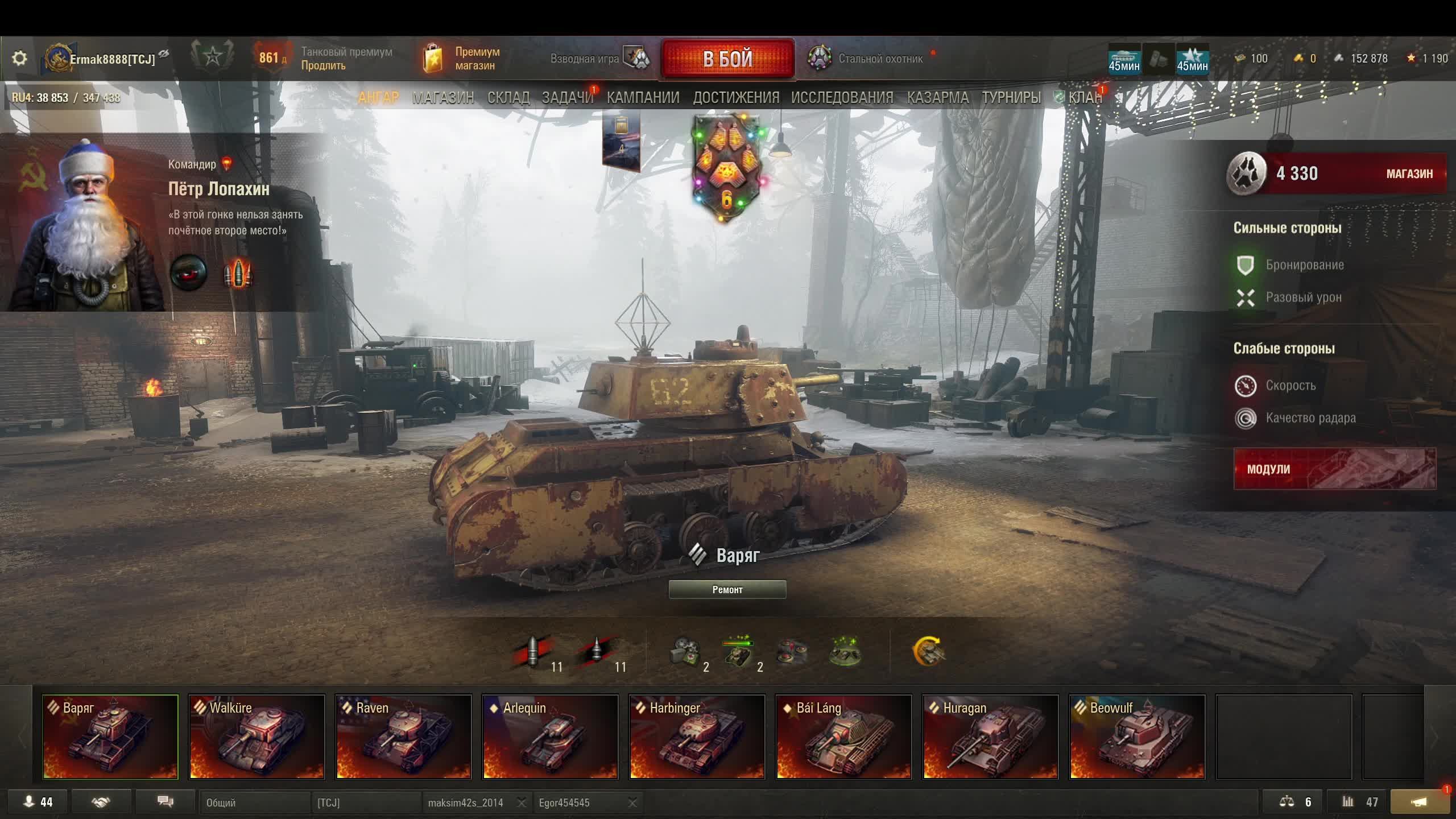Screen dimensions: 1456x819
Task: Open the ИССЛЕДОВАНИЯ tab
Action: click(842, 98)
